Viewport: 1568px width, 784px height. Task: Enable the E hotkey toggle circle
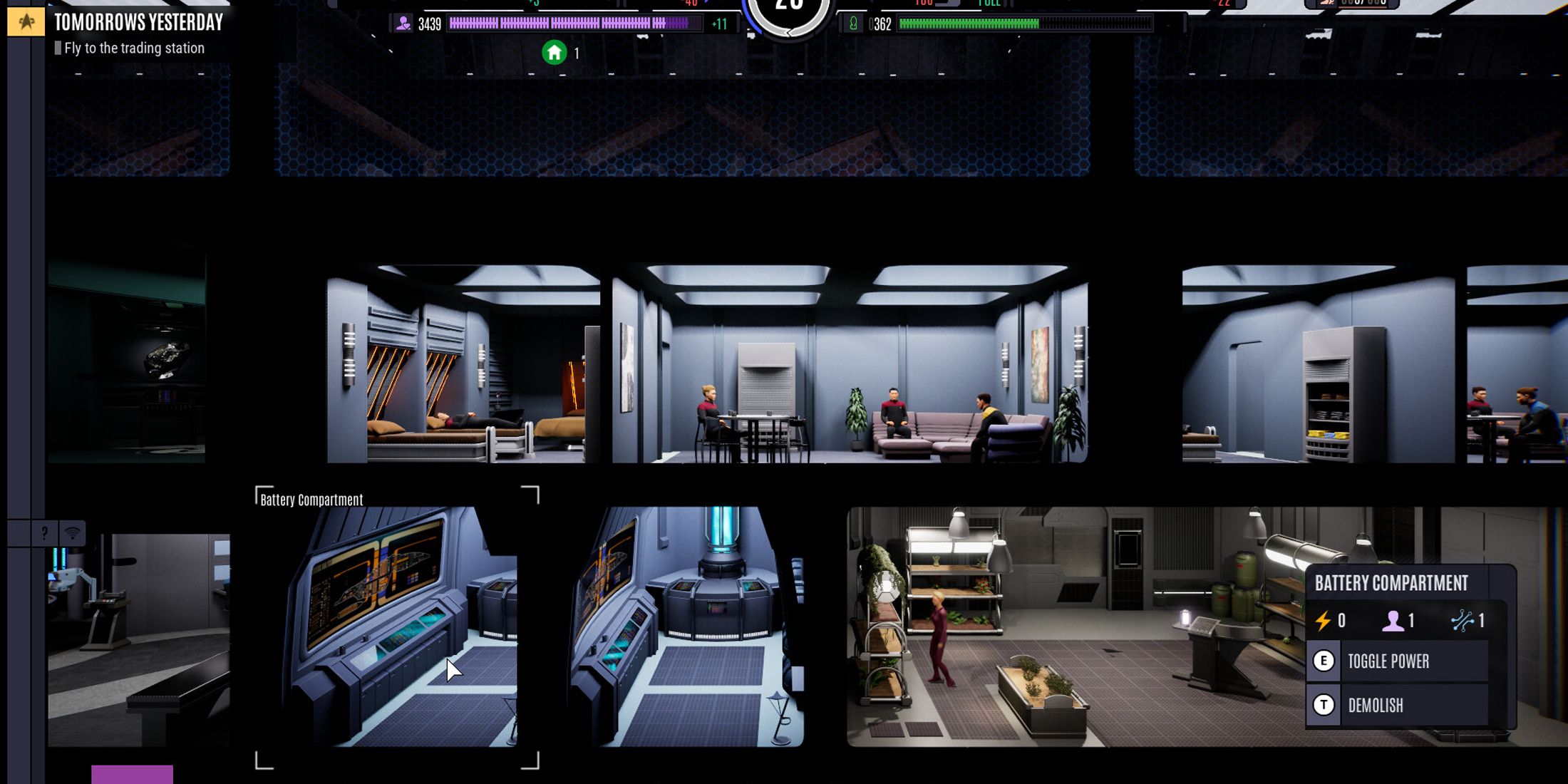click(x=1324, y=662)
